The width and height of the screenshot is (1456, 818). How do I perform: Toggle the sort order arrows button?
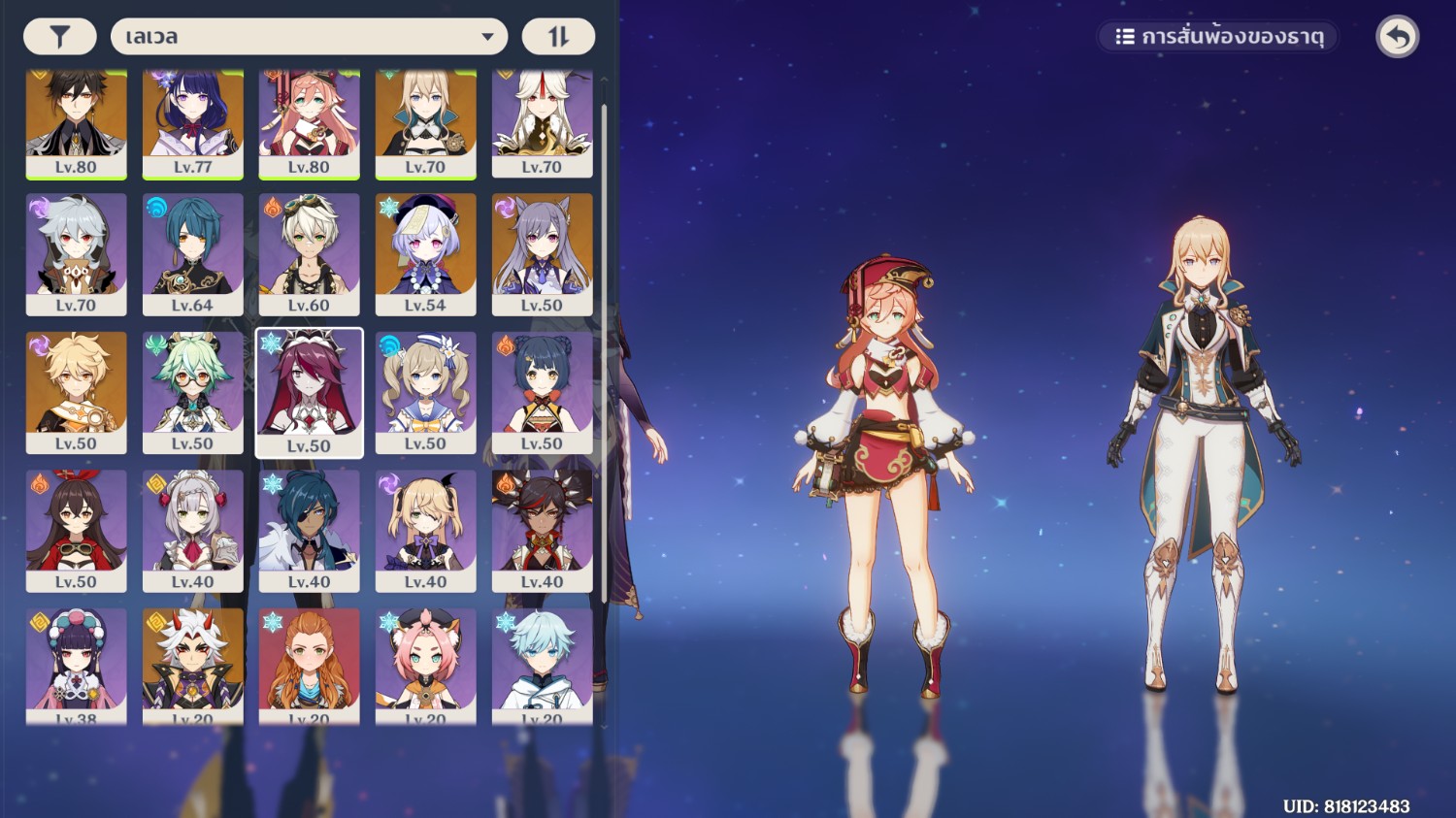click(558, 37)
